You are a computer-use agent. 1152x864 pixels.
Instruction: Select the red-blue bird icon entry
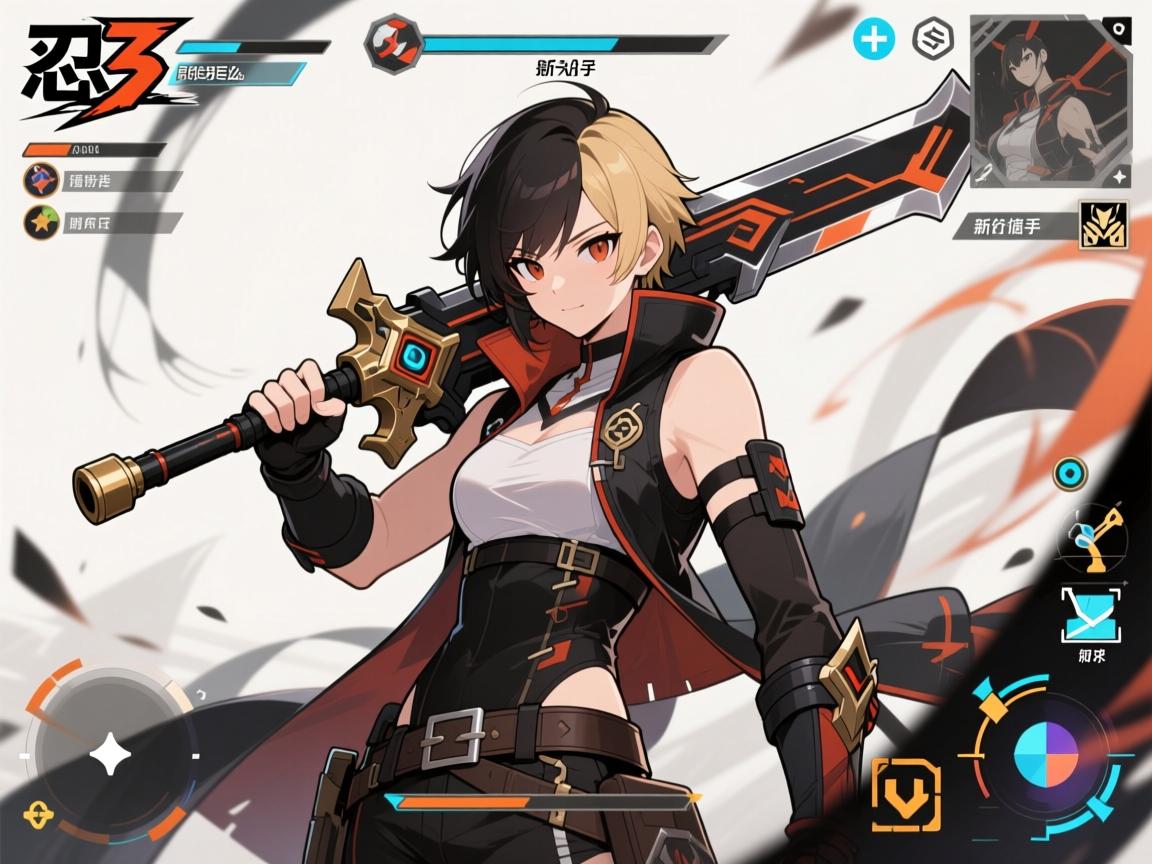pos(41,181)
